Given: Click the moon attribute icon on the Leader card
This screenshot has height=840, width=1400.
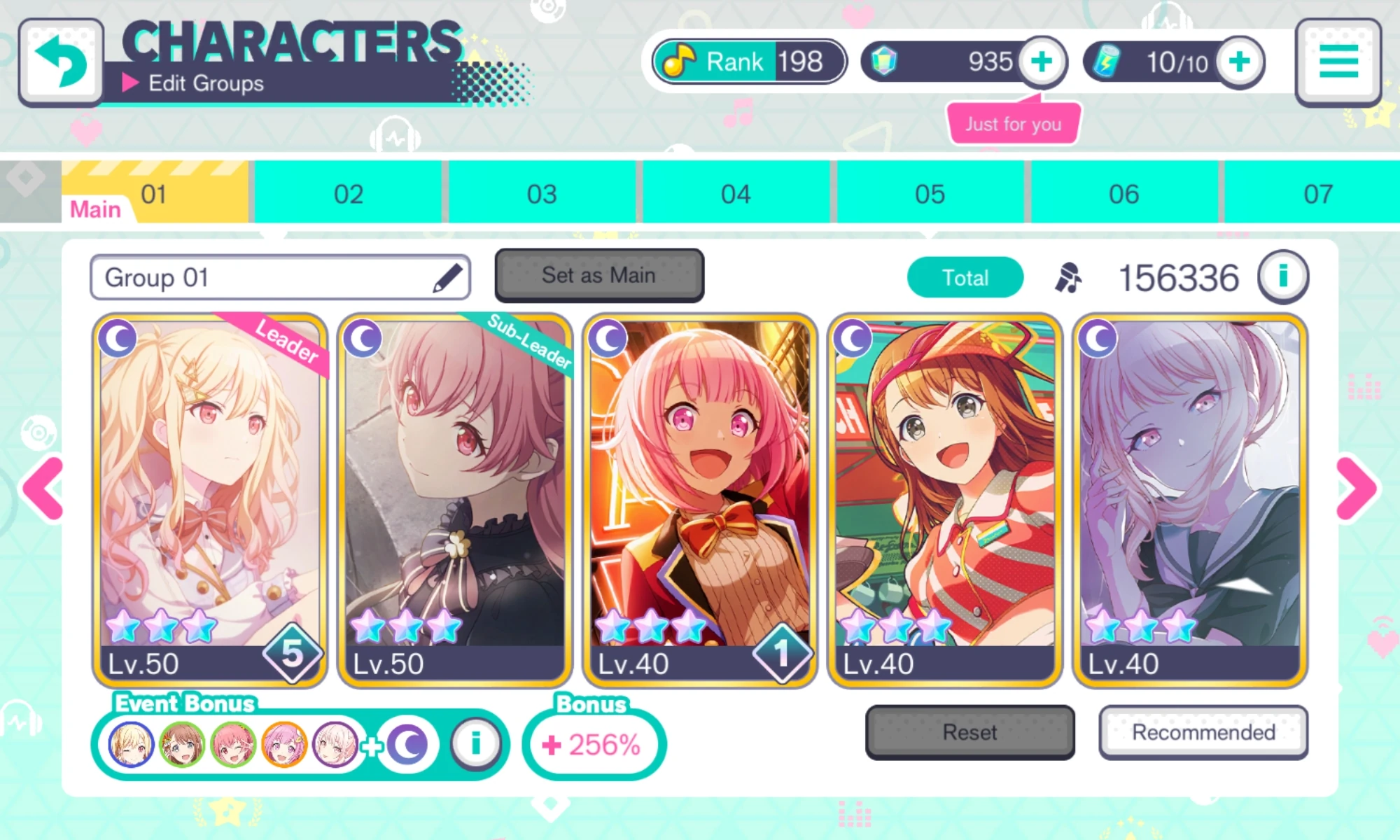Looking at the screenshot, I should 119,338.
